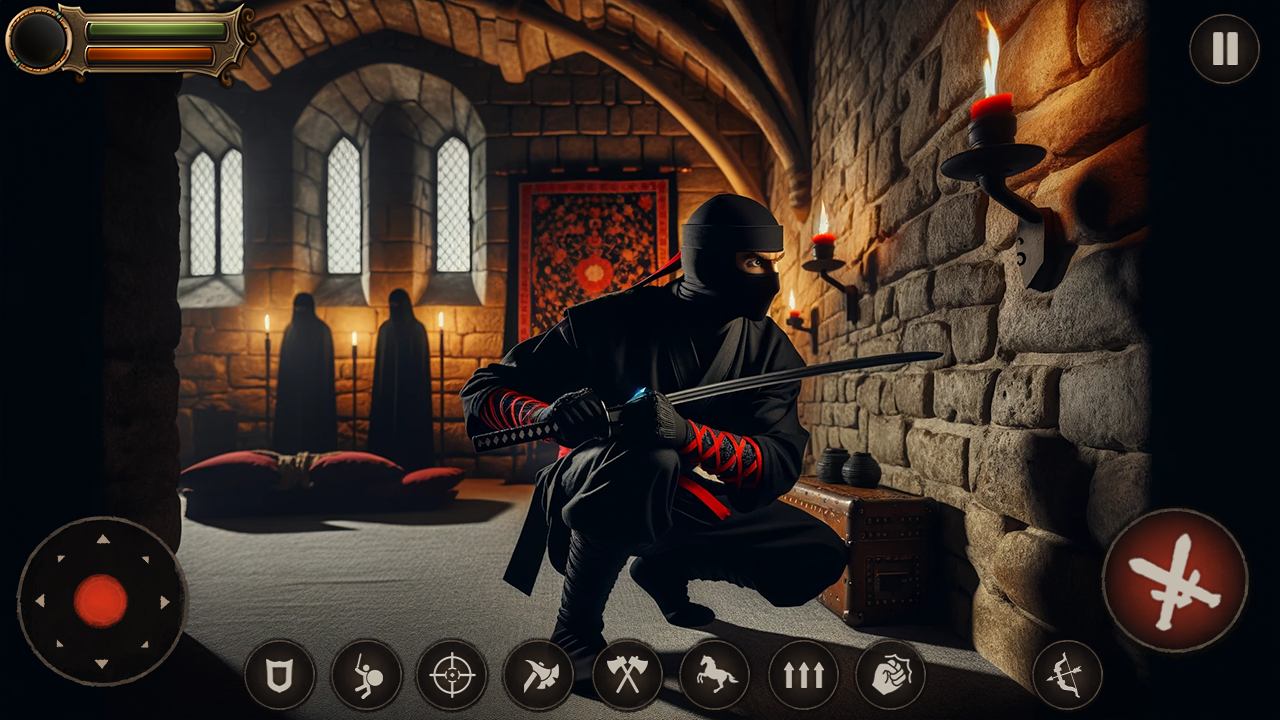Tap the left arrow of the directional pad
Screen dimensions: 1280x720
[x=40, y=603]
